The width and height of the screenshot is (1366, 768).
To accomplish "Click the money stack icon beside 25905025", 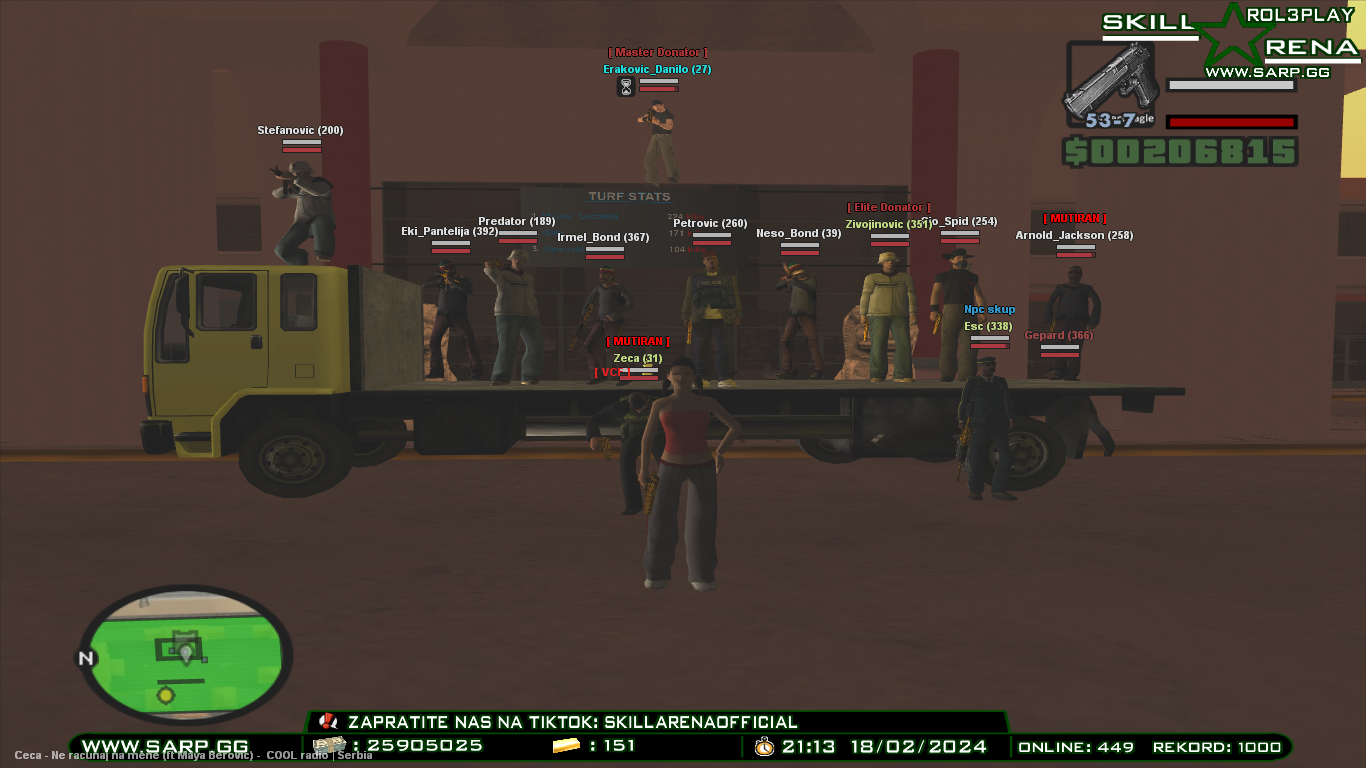I will point(330,745).
